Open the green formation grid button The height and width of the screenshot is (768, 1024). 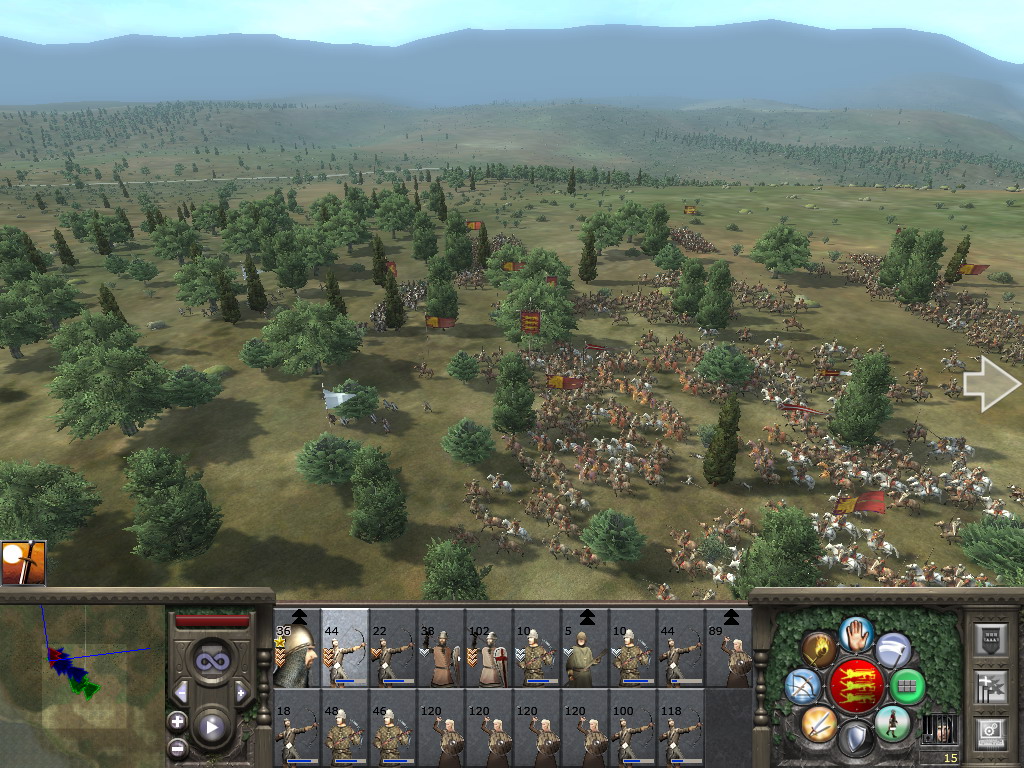(907, 686)
